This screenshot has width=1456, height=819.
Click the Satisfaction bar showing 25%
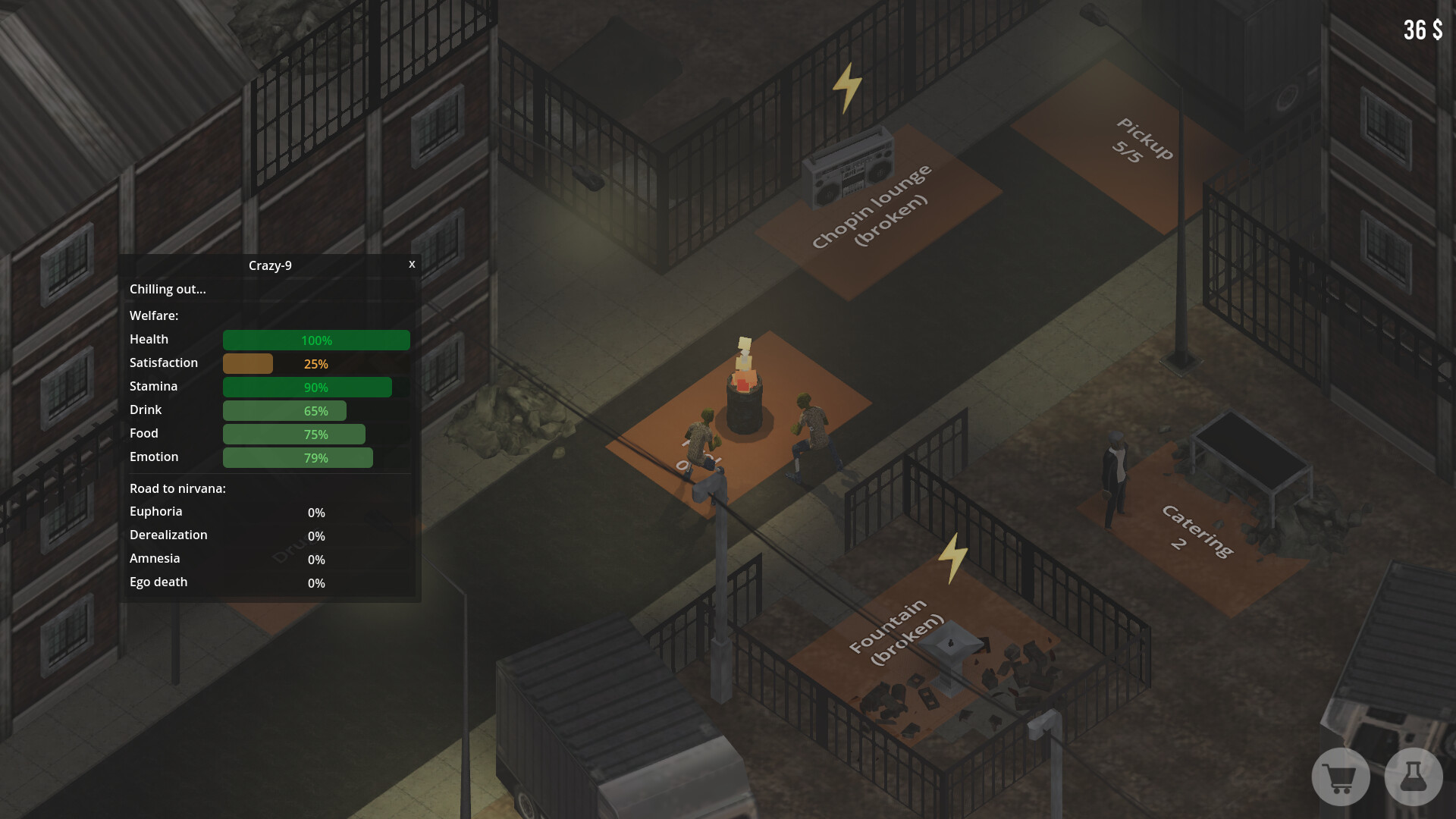248,363
